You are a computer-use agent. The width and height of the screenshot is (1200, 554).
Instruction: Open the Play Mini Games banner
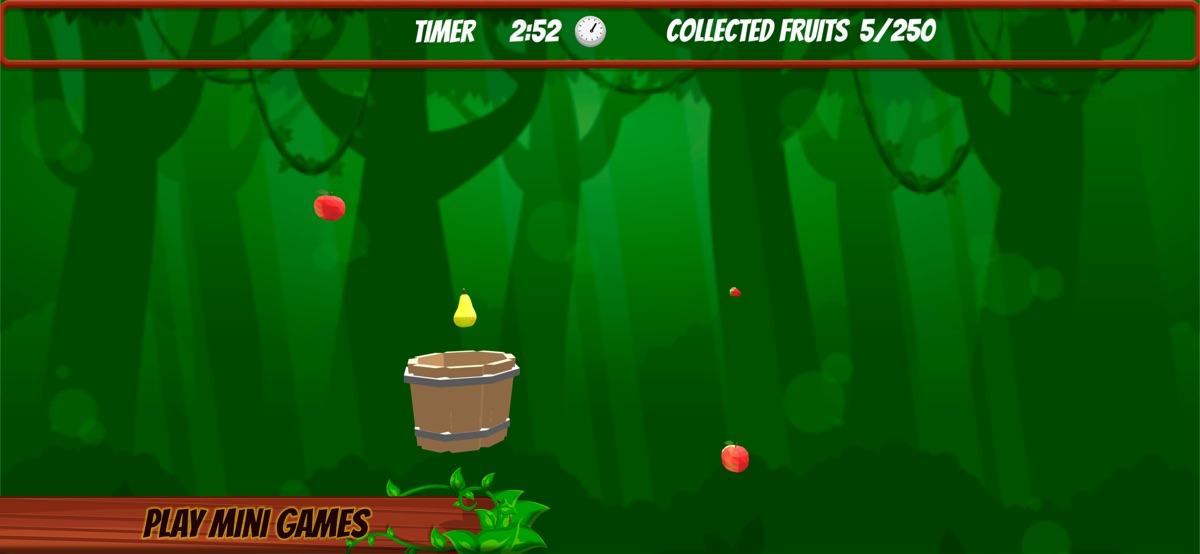pyautogui.click(x=256, y=523)
